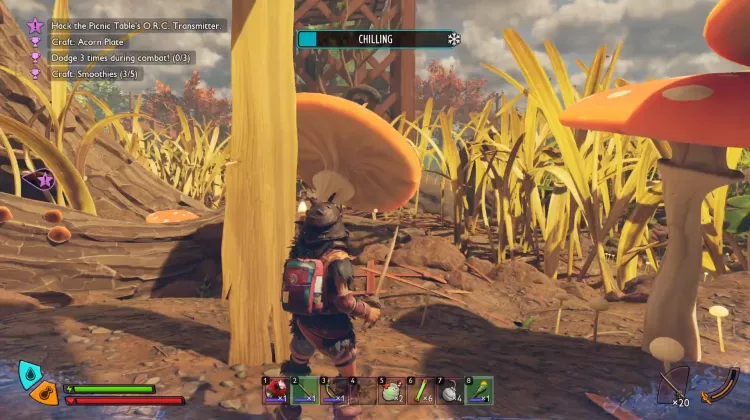Select the green smoothie in slot 5
The image size is (750, 420).
[392, 390]
